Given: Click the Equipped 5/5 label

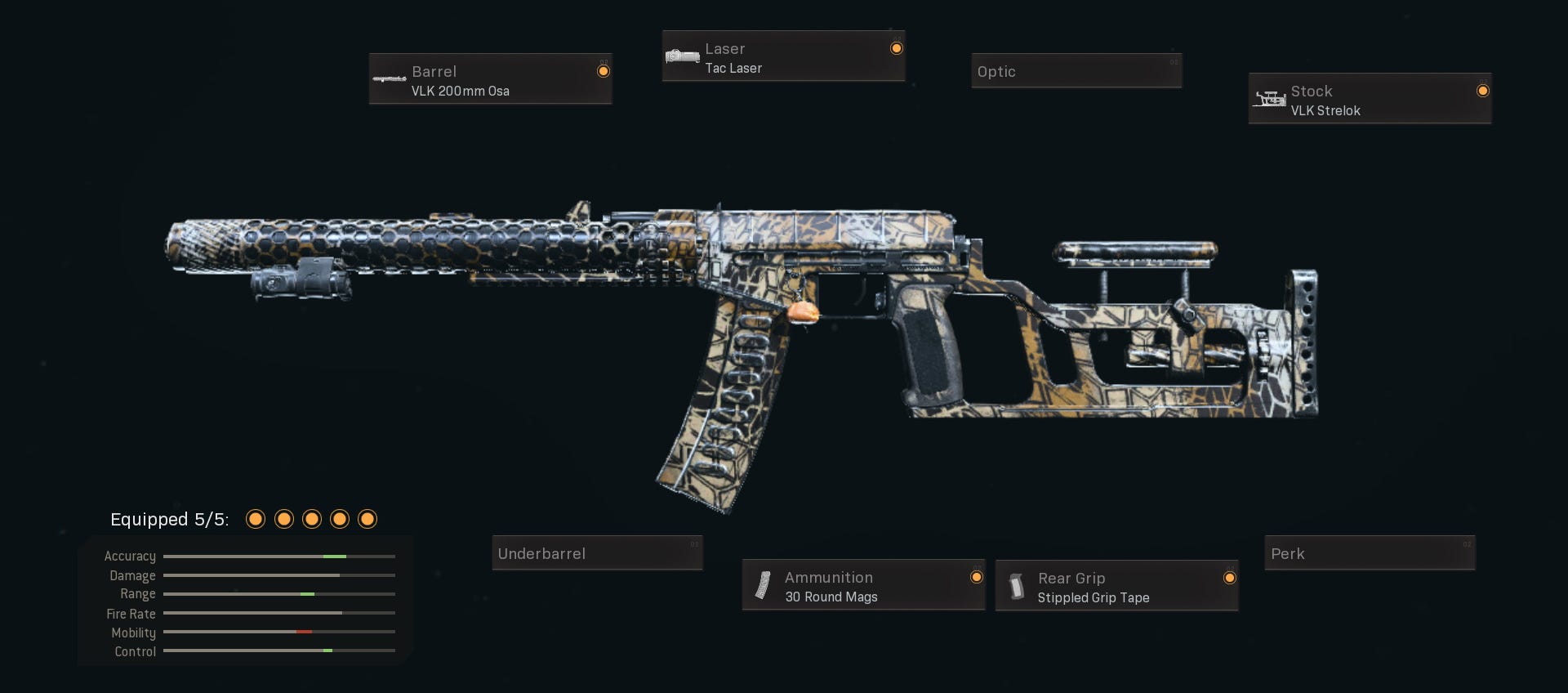Looking at the screenshot, I should [x=169, y=519].
